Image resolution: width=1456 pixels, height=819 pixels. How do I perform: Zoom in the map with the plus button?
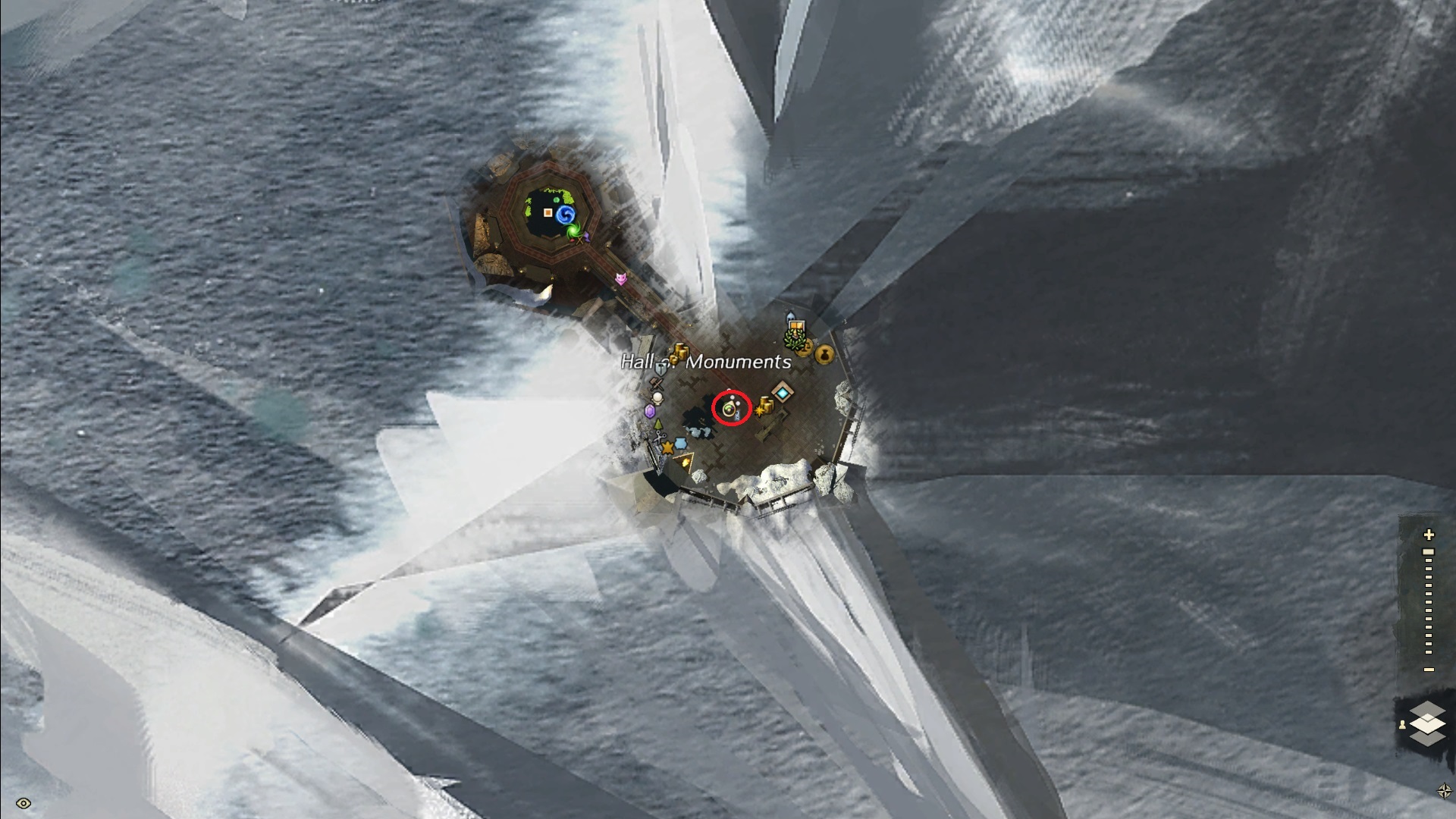1429,535
